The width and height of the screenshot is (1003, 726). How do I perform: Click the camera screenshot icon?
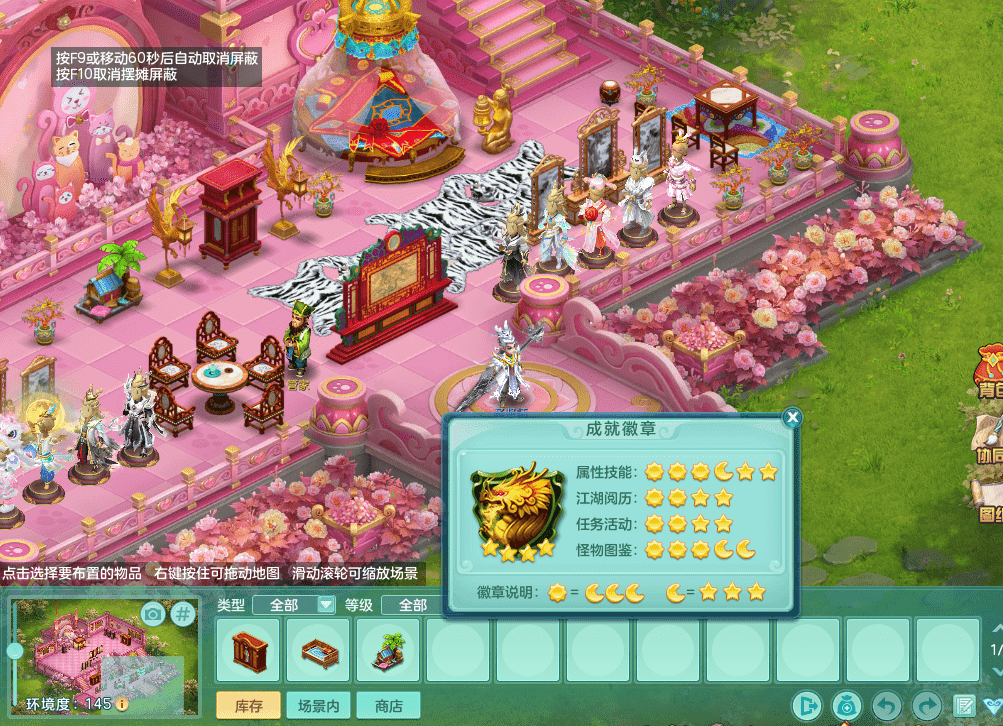[152, 613]
